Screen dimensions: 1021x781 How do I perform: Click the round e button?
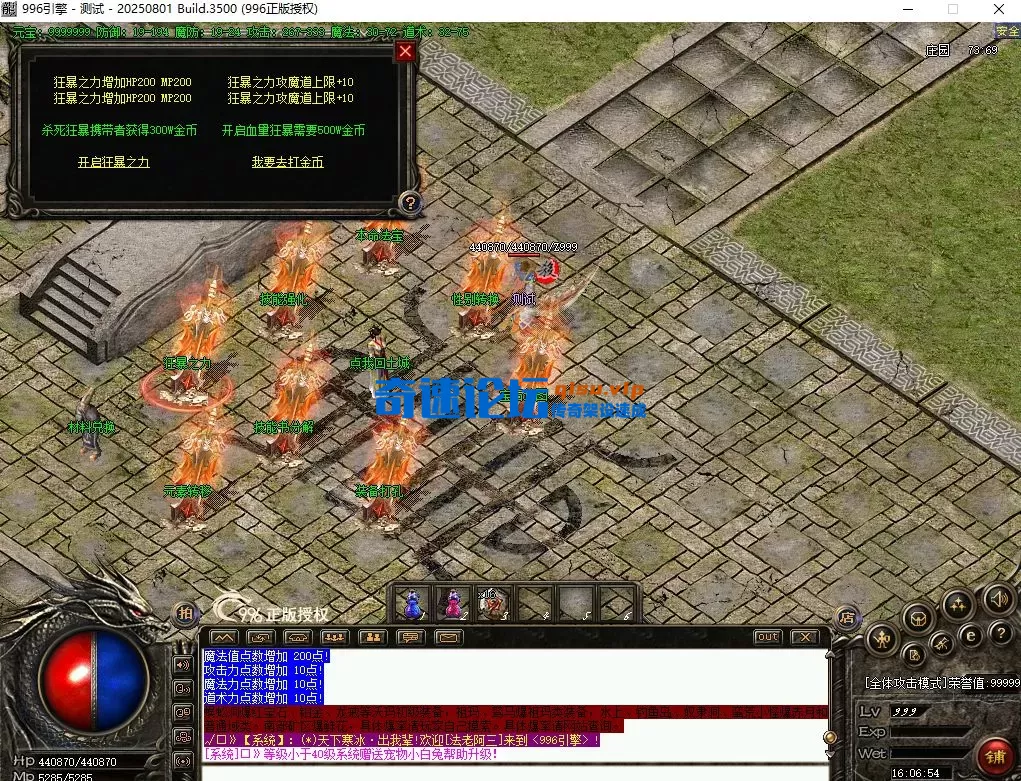[x=969, y=634]
